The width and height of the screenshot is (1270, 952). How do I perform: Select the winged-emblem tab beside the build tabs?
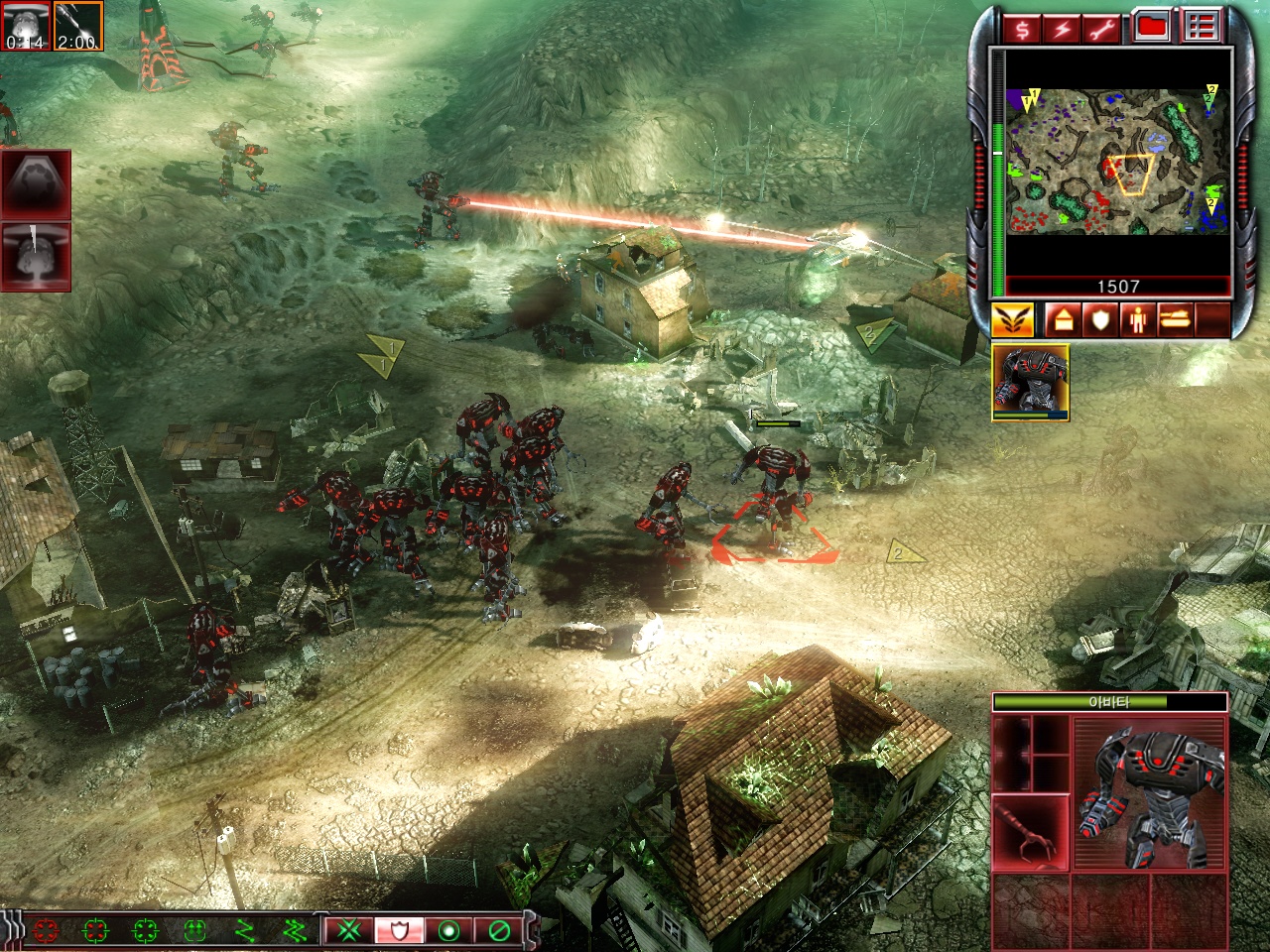[x=1013, y=320]
